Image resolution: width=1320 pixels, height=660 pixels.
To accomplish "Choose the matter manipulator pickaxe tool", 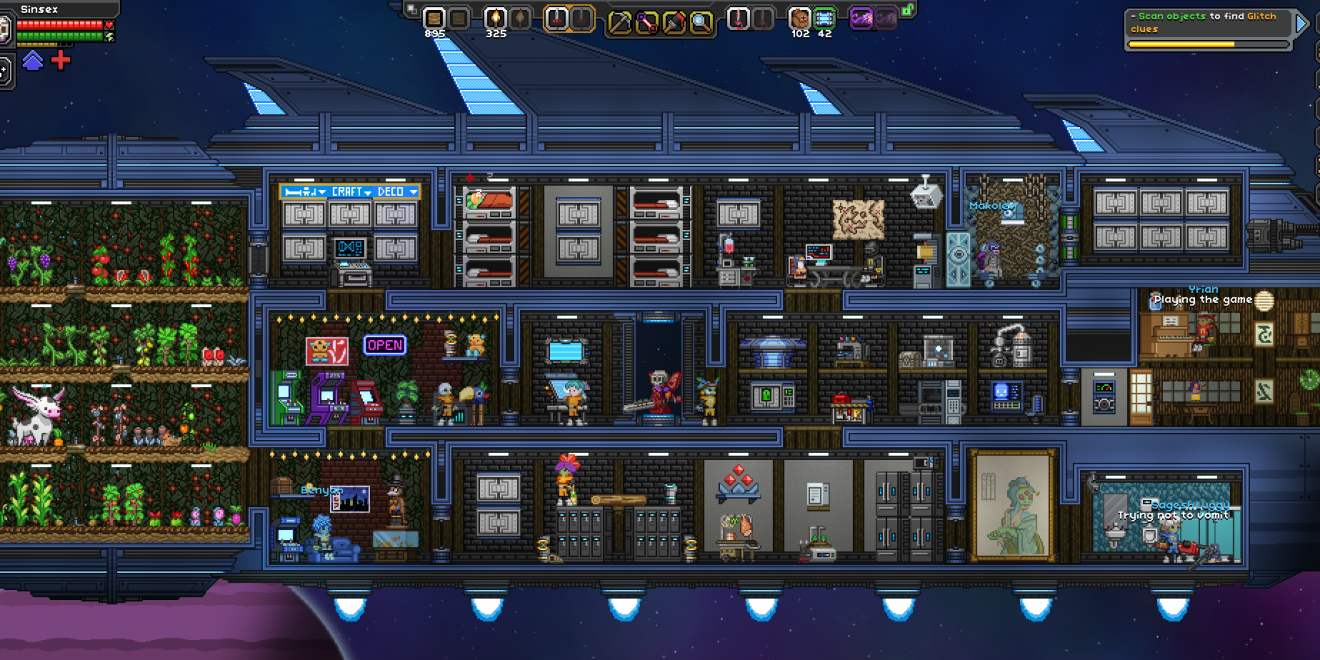I will (x=620, y=21).
